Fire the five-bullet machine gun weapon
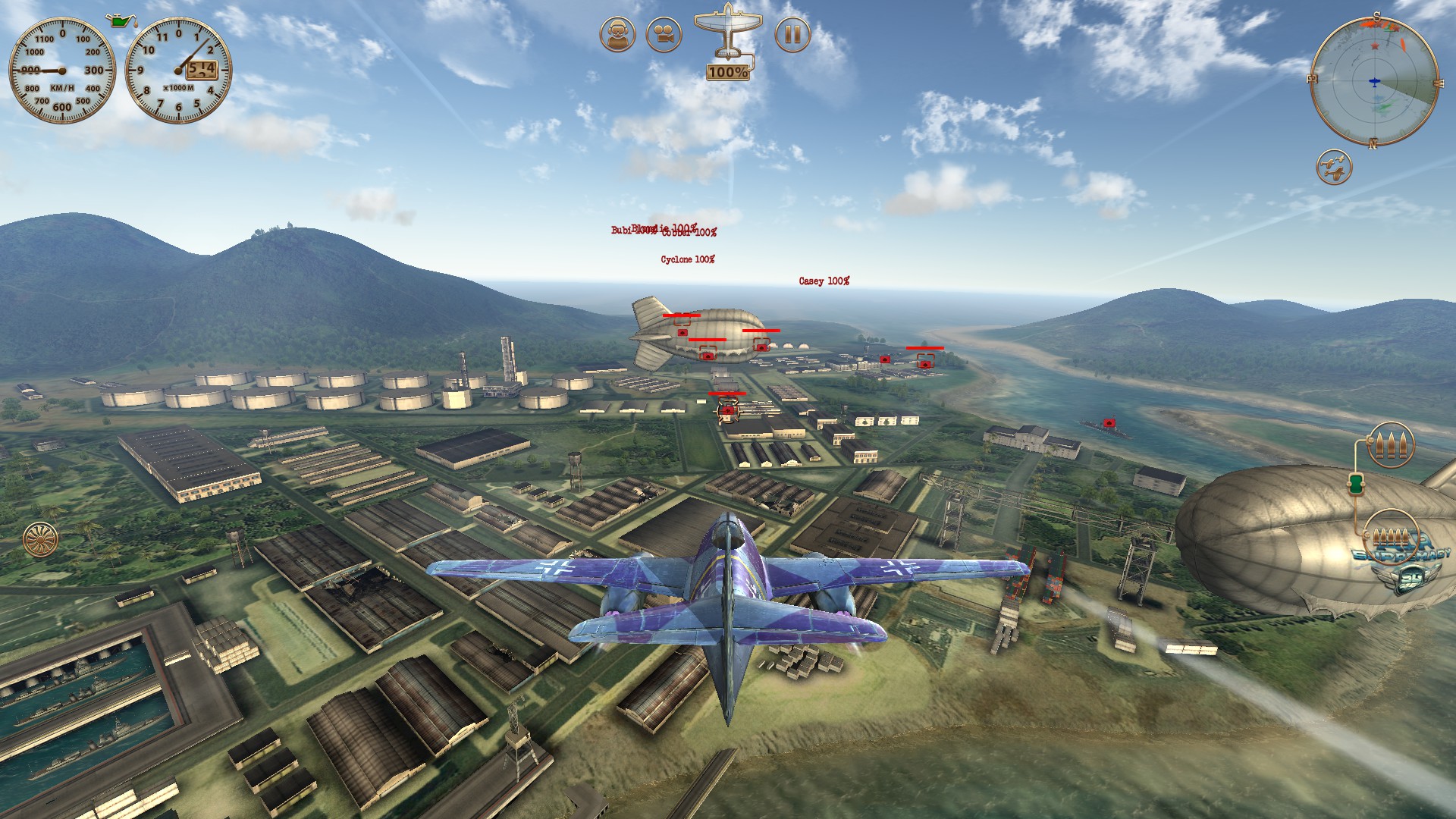The image size is (1456, 819). [1391, 535]
